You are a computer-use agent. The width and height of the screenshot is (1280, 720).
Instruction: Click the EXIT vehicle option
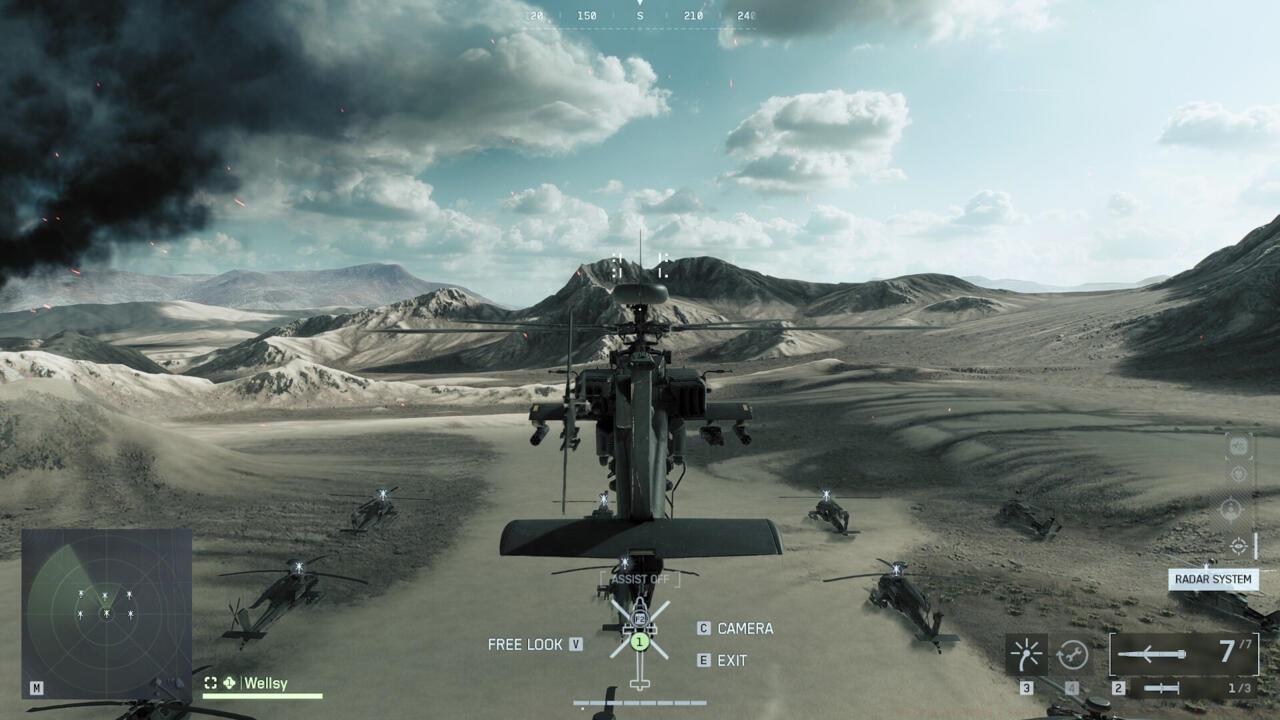pos(733,661)
